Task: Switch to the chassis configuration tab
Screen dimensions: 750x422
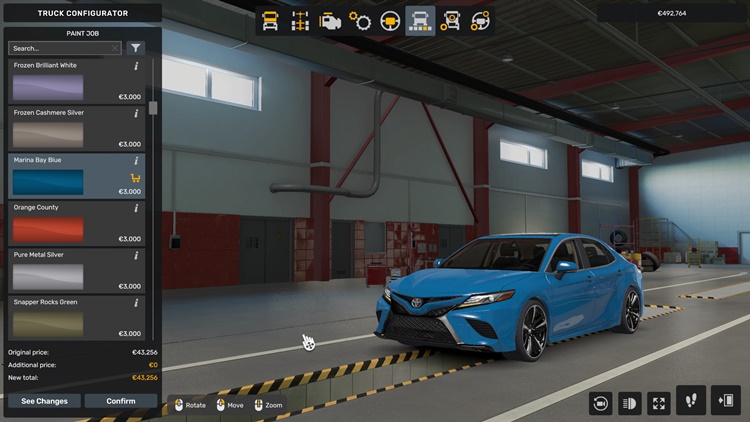Action: point(299,21)
